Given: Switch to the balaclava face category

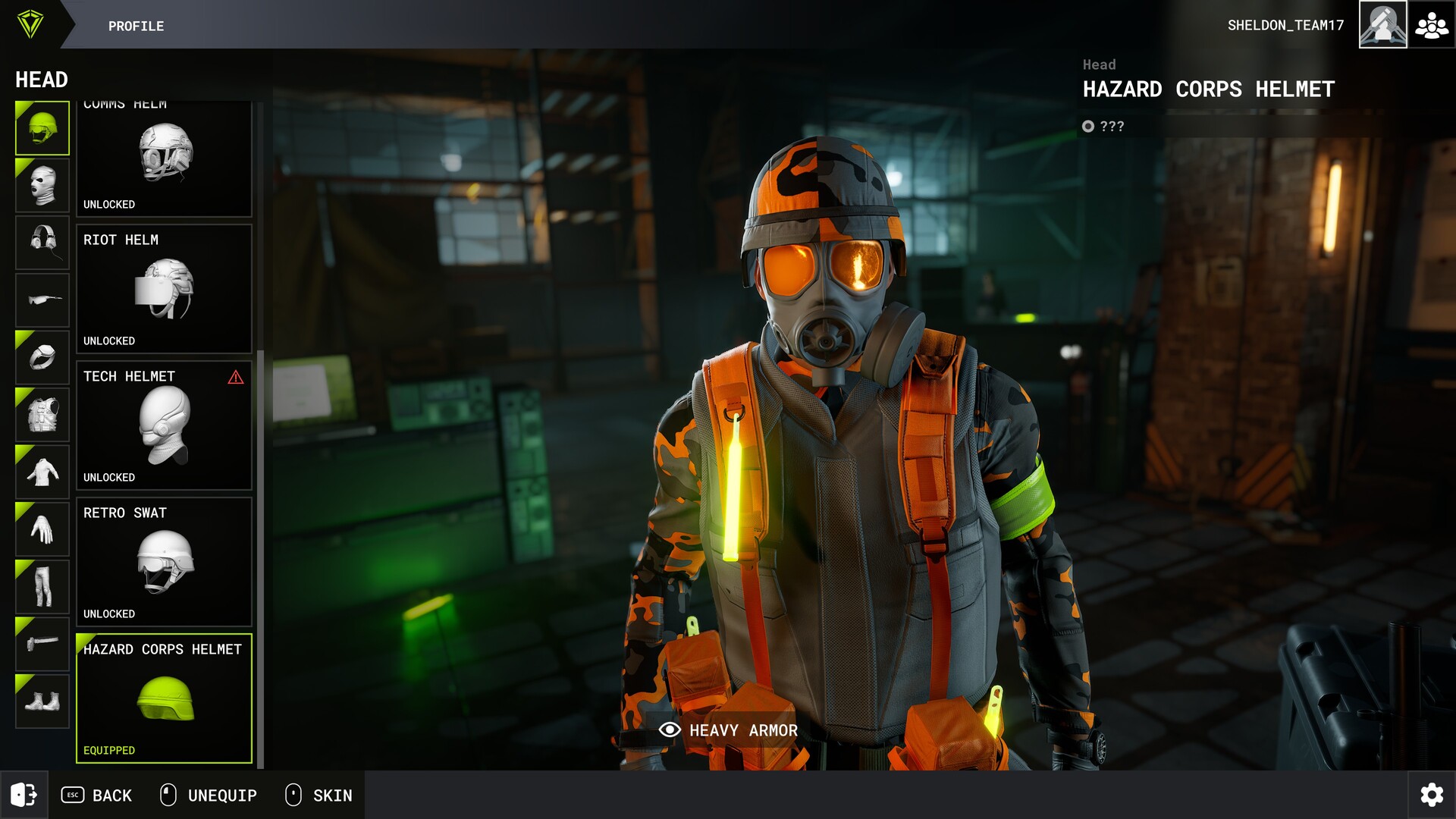Looking at the screenshot, I should (42, 185).
